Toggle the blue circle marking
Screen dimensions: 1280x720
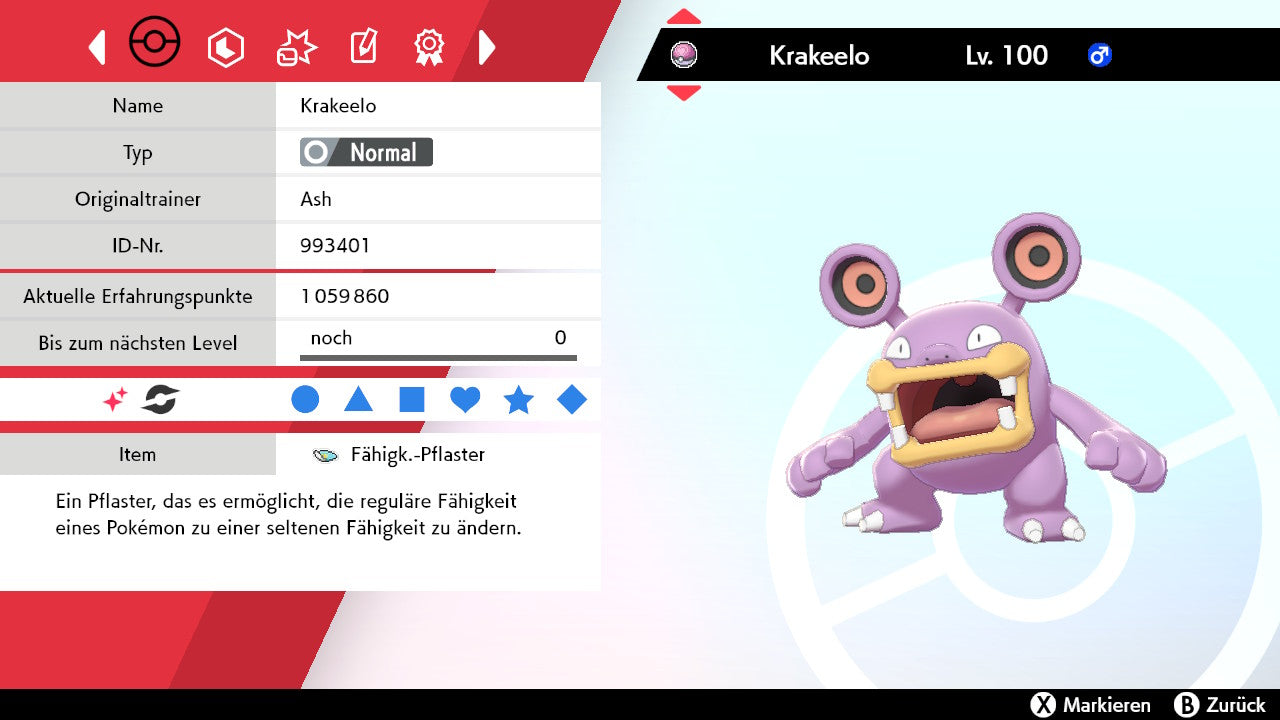pos(305,400)
